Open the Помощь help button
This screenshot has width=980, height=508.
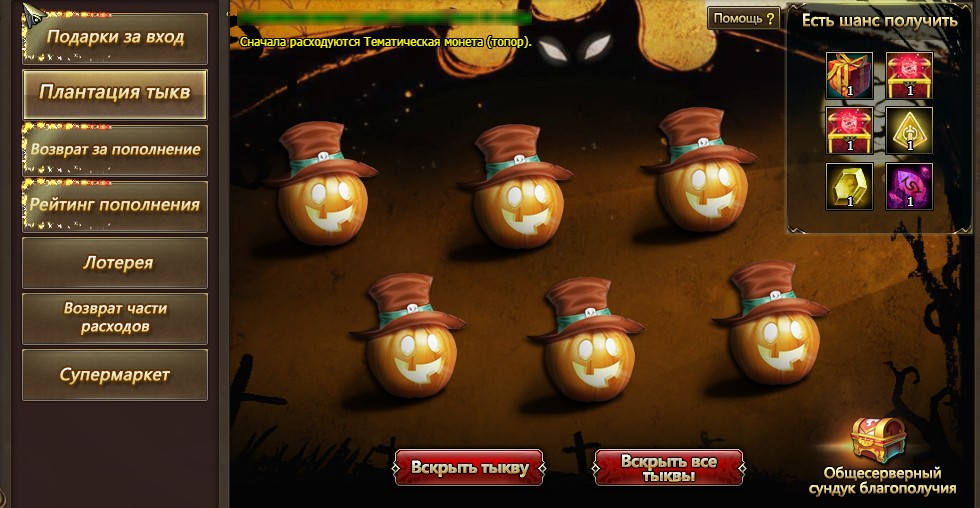click(743, 18)
